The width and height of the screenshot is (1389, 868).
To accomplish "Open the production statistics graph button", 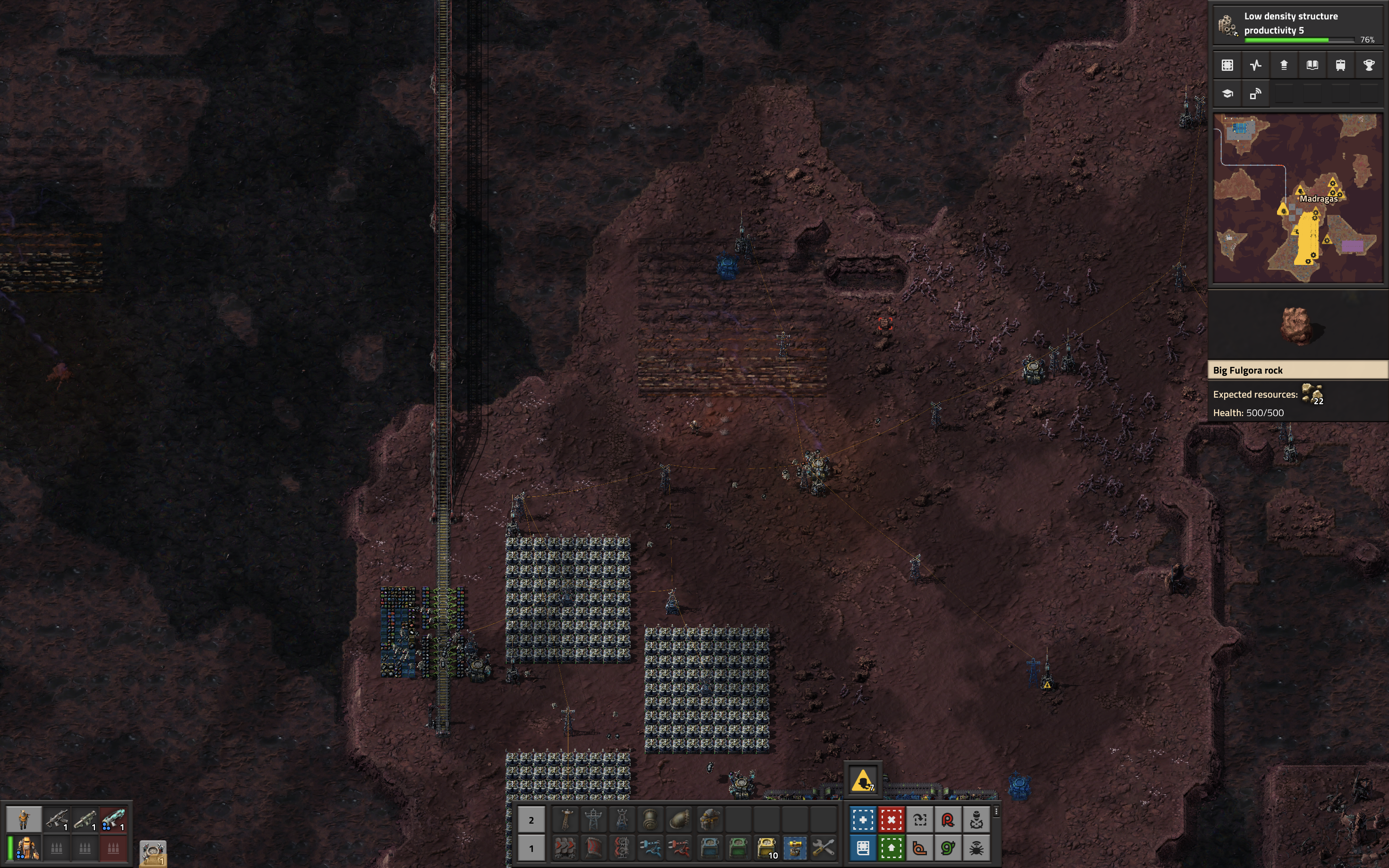I will click(x=1255, y=66).
